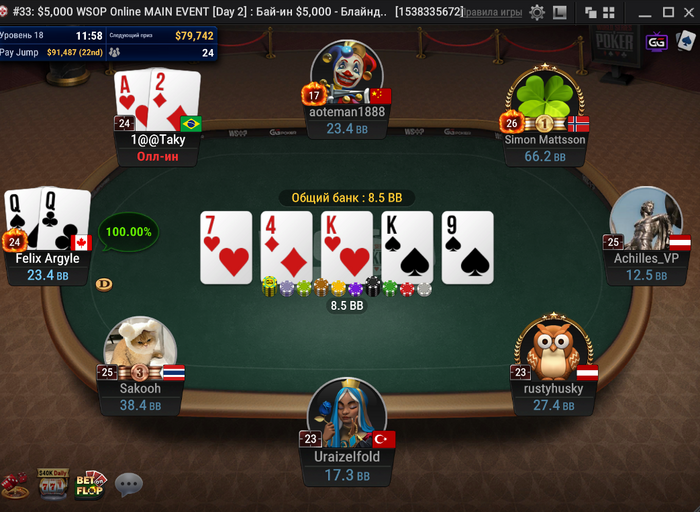Maximize the poker table window
This screenshot has width=700, height=512.
point(665,13)
